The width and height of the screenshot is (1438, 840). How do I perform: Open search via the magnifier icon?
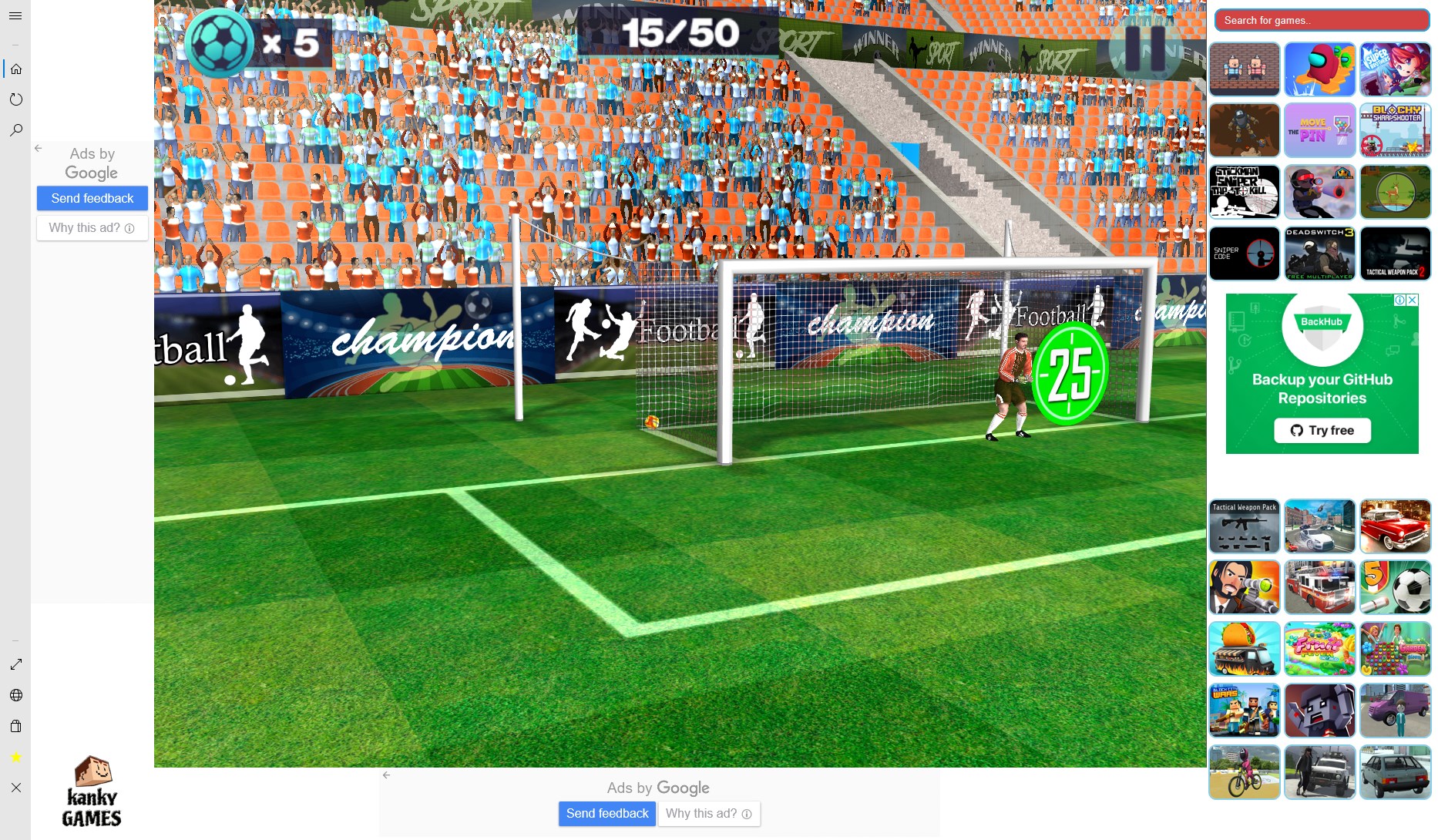pyautogui.click(x=16, y=129)
